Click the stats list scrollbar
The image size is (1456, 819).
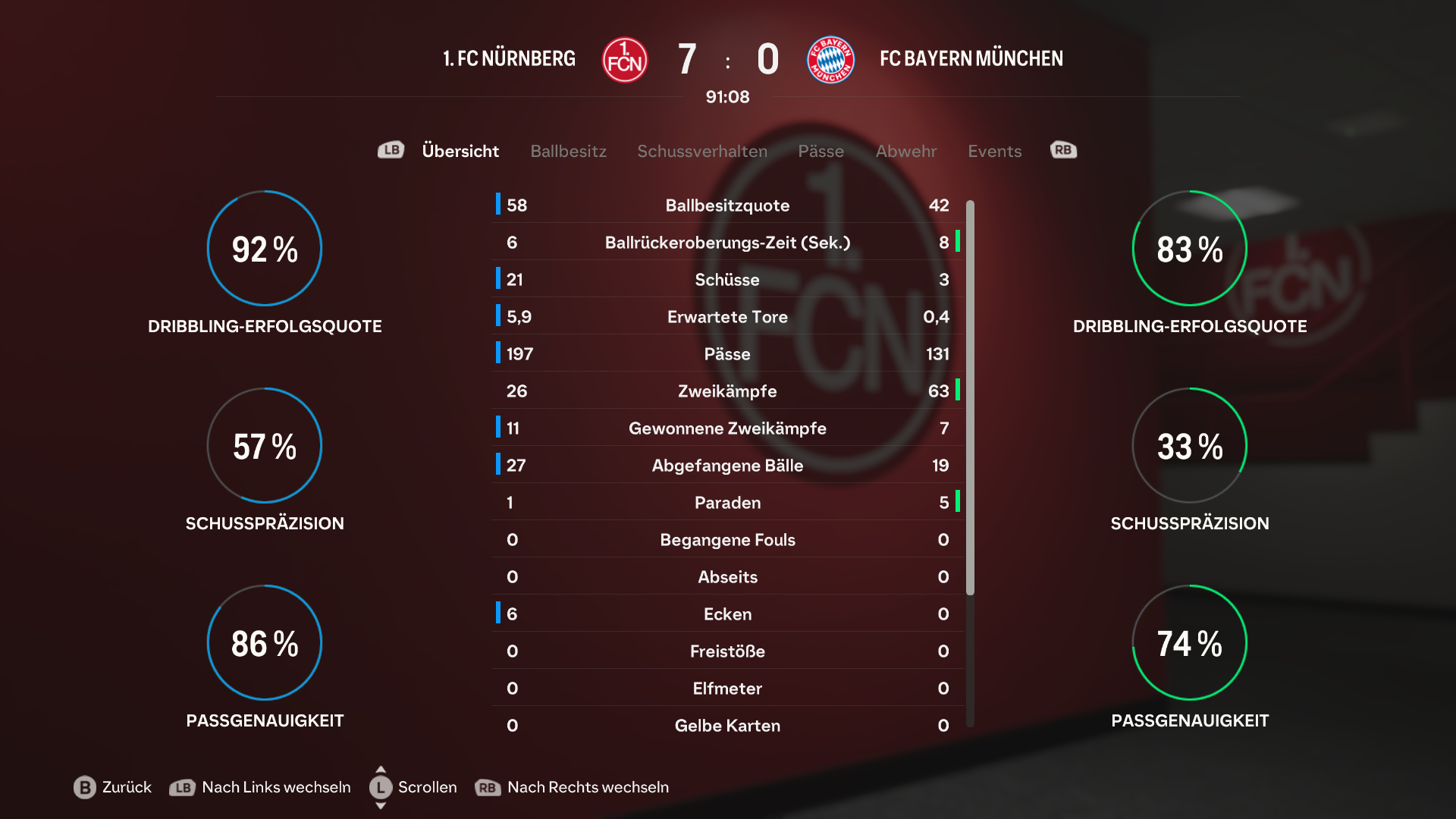click(970, 396)
